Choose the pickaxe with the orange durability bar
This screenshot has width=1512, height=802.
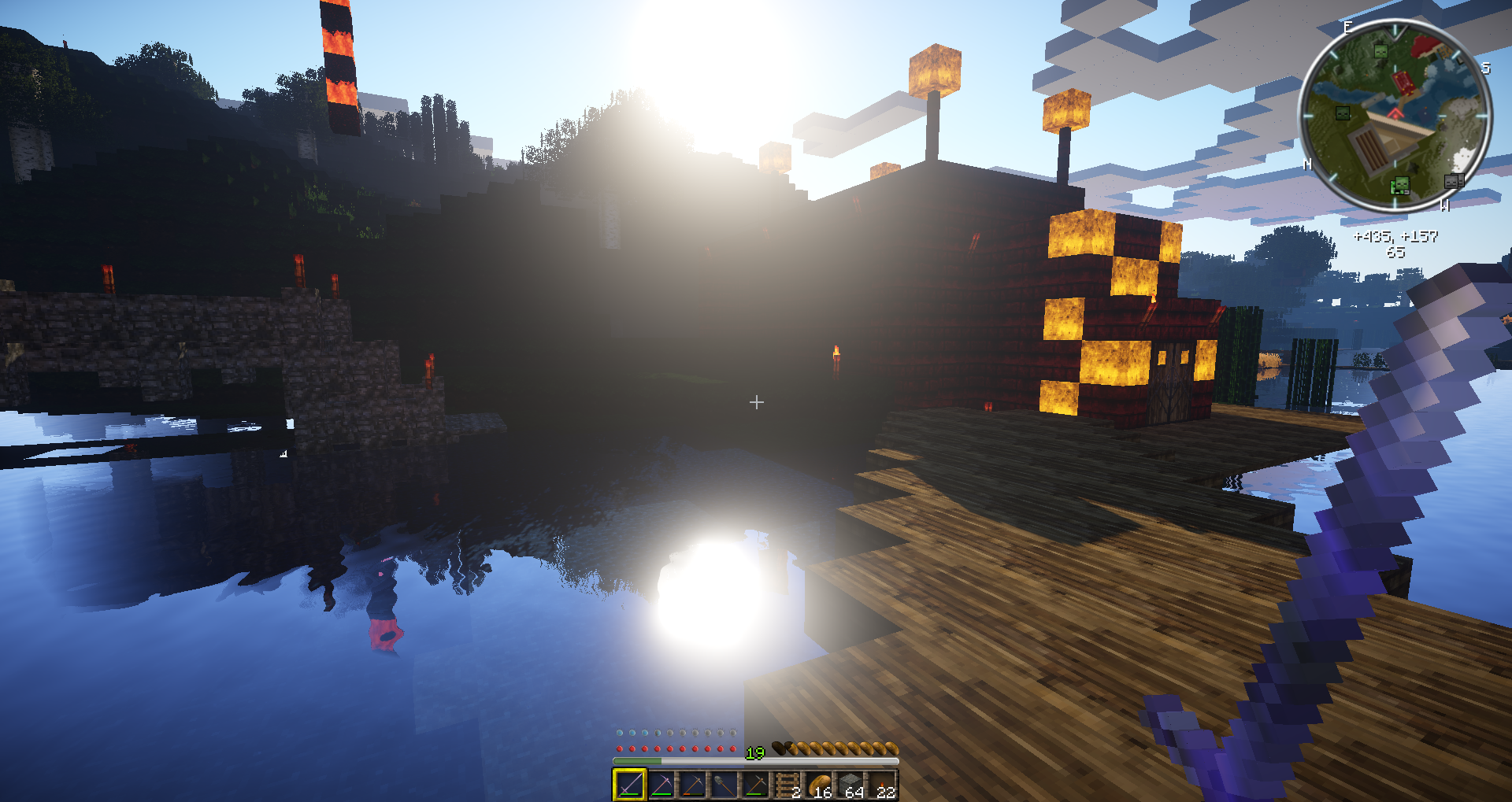point(693,785)
